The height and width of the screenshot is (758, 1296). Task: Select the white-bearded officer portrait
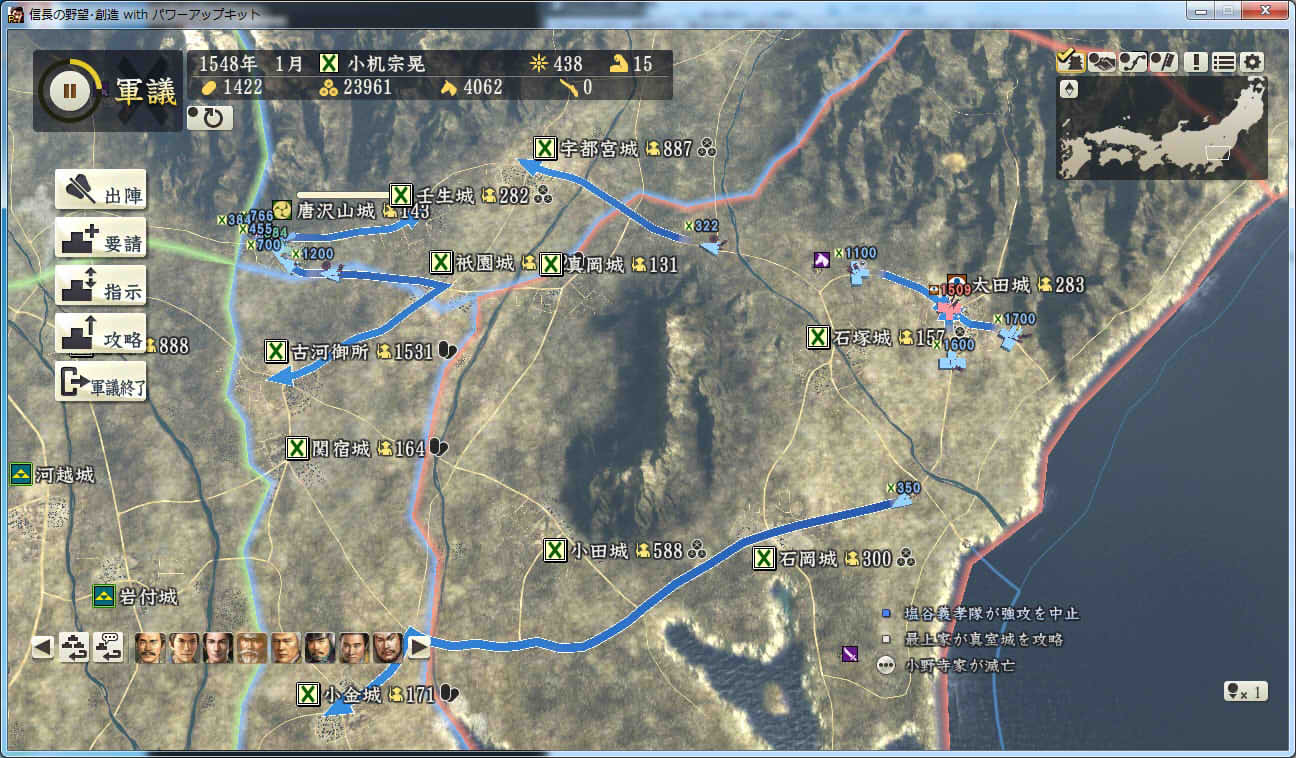coord(253,648)
